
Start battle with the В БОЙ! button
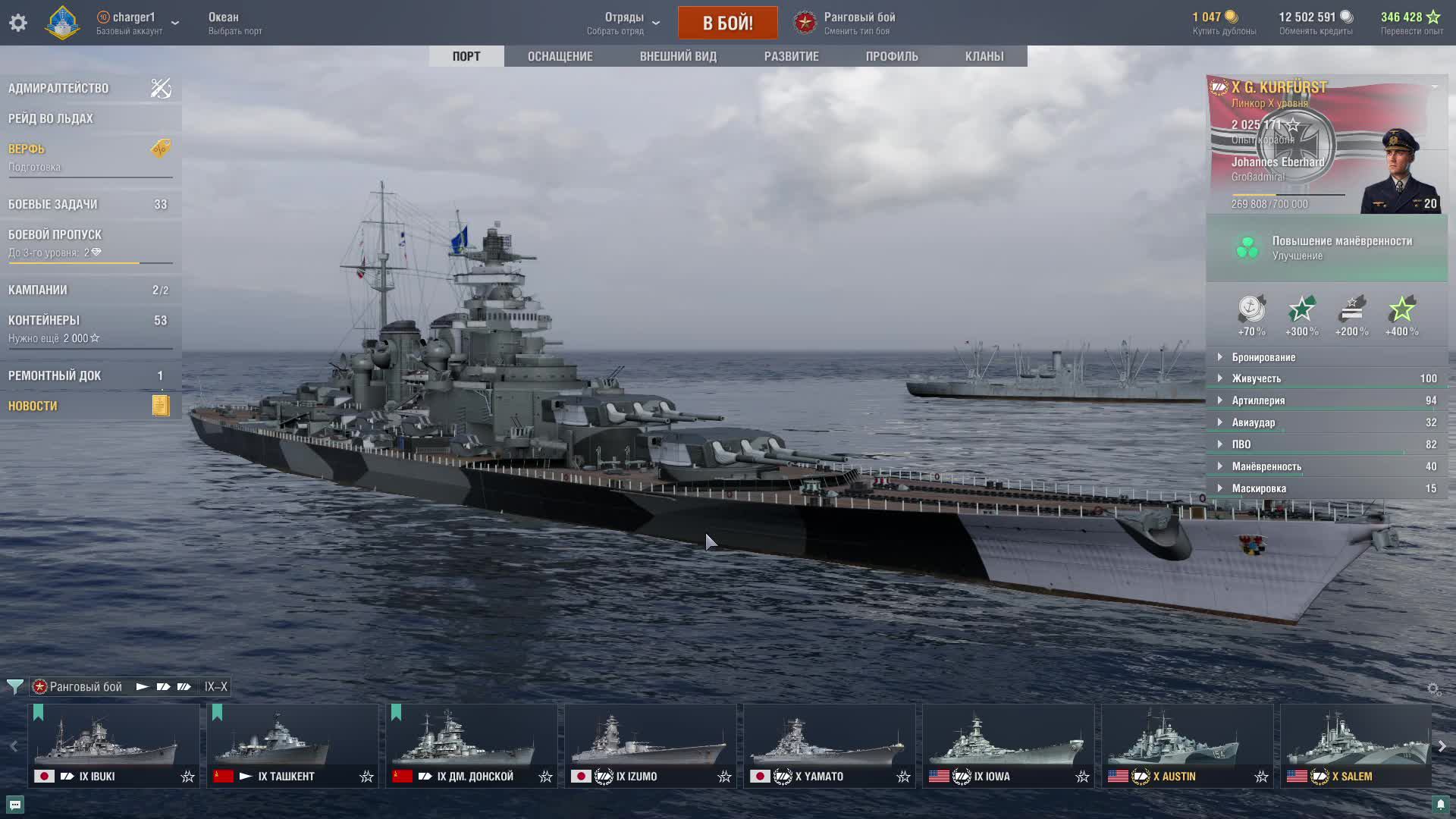(727, 23)
